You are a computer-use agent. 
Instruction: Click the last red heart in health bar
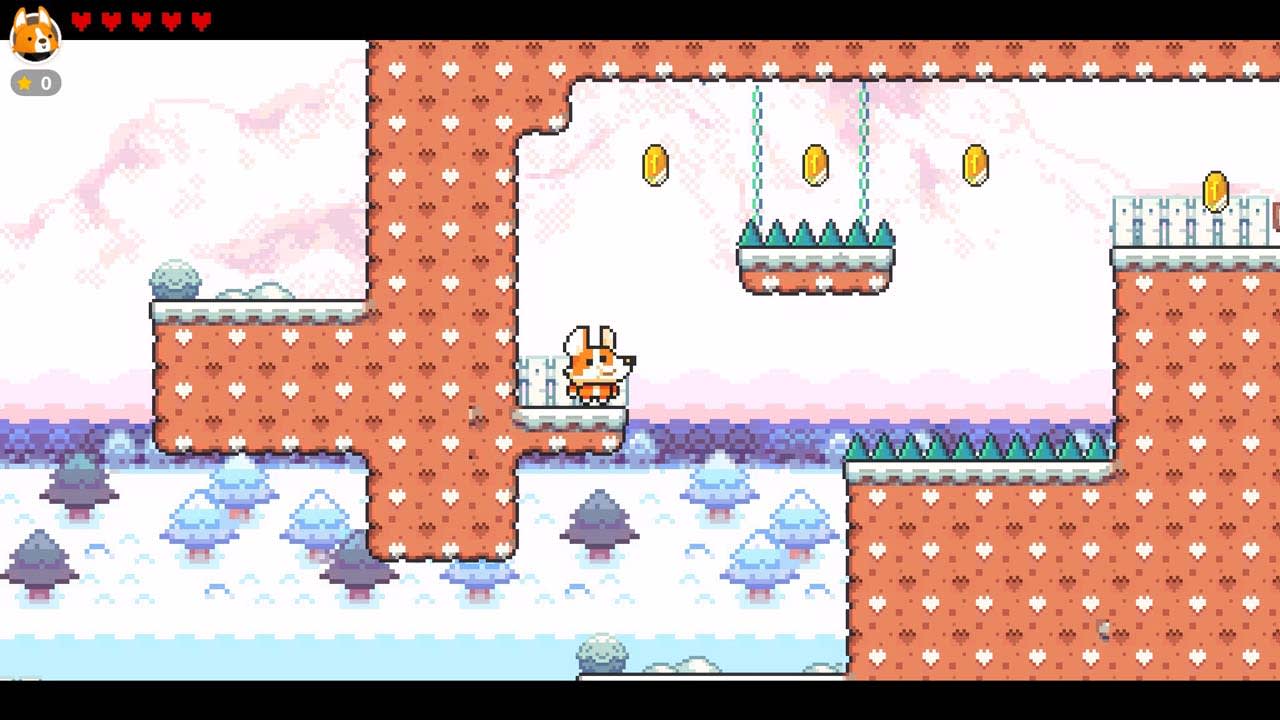200,17
